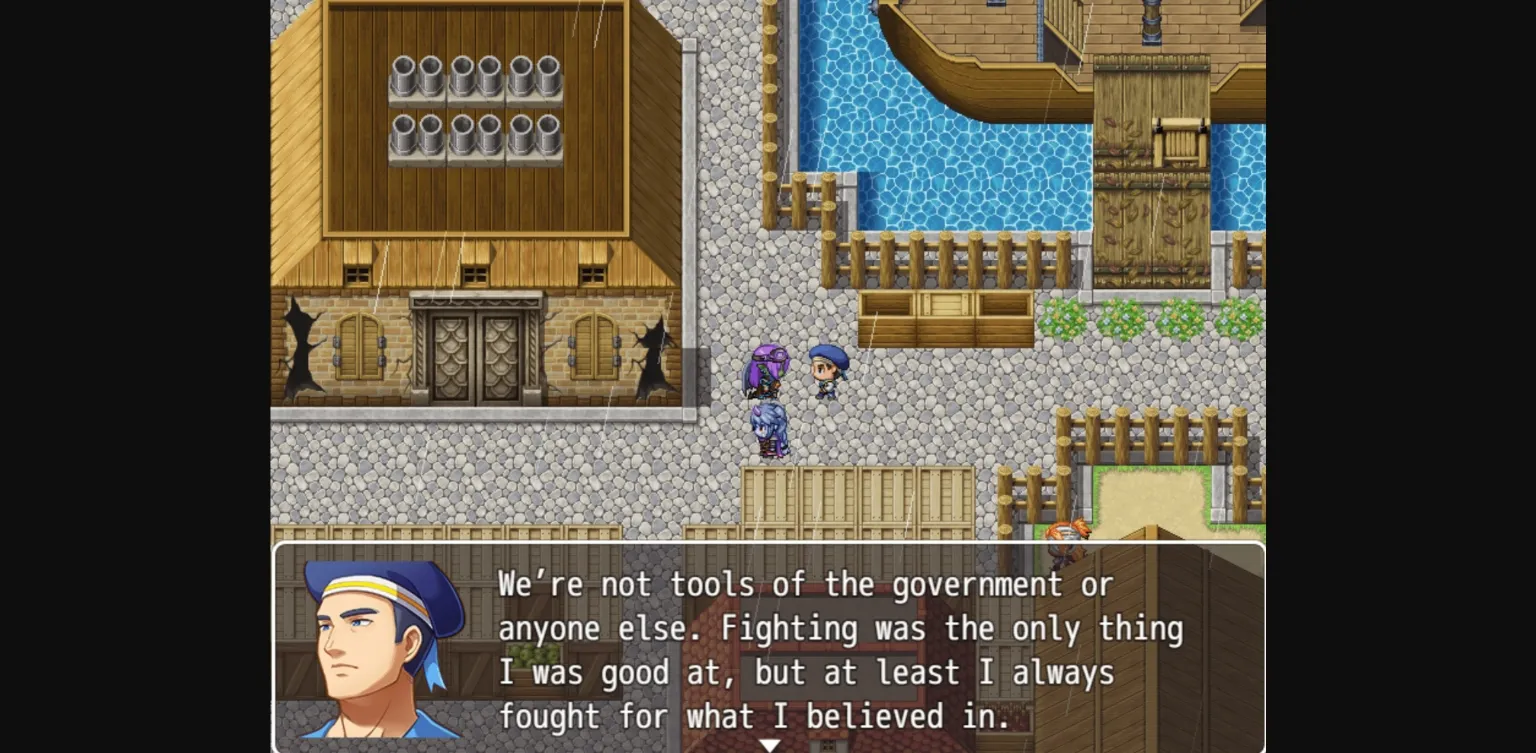
Task: Select the purple-haired character sprite
Action: [769, 370]
